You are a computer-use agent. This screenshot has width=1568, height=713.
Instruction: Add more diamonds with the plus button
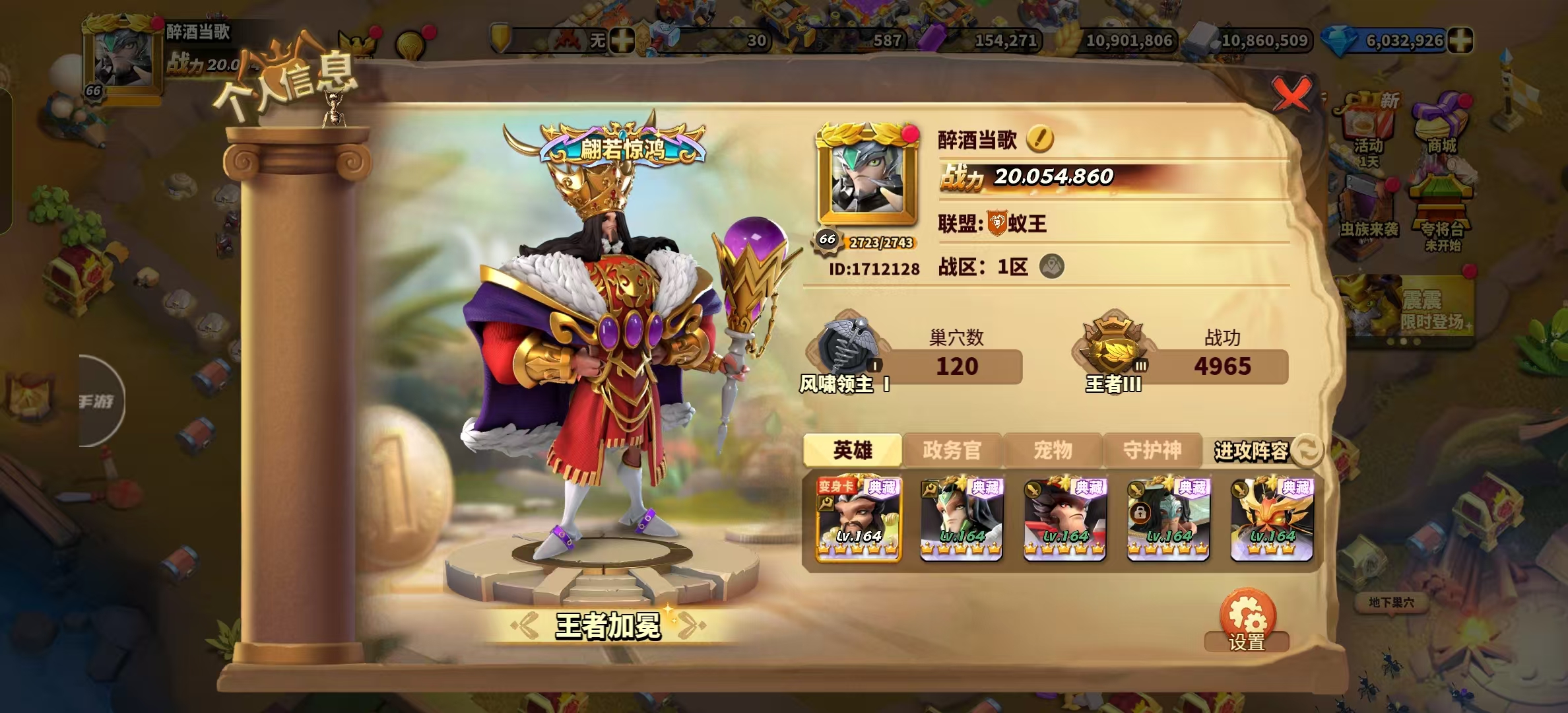tap(1460, 41)
